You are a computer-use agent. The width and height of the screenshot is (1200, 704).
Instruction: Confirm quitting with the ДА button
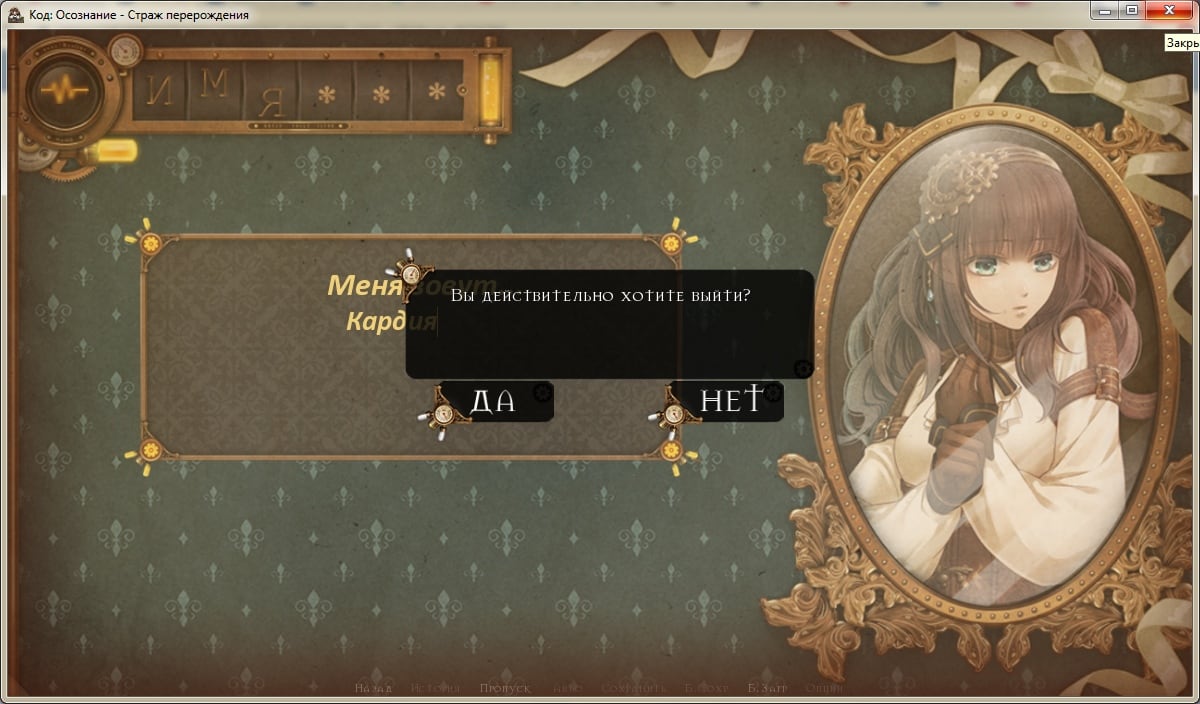(493, 402)
